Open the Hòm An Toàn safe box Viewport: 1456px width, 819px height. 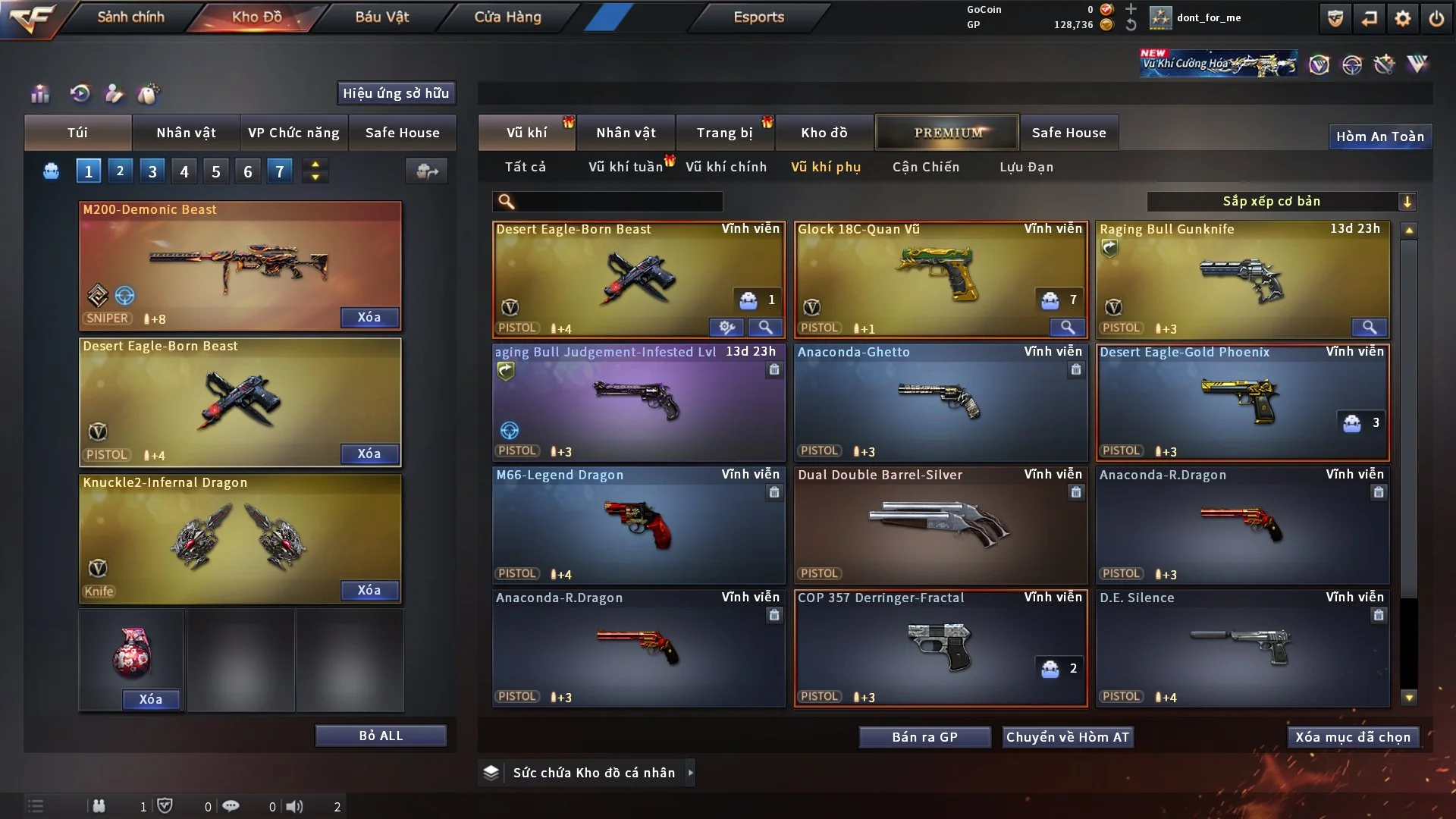1379,136
